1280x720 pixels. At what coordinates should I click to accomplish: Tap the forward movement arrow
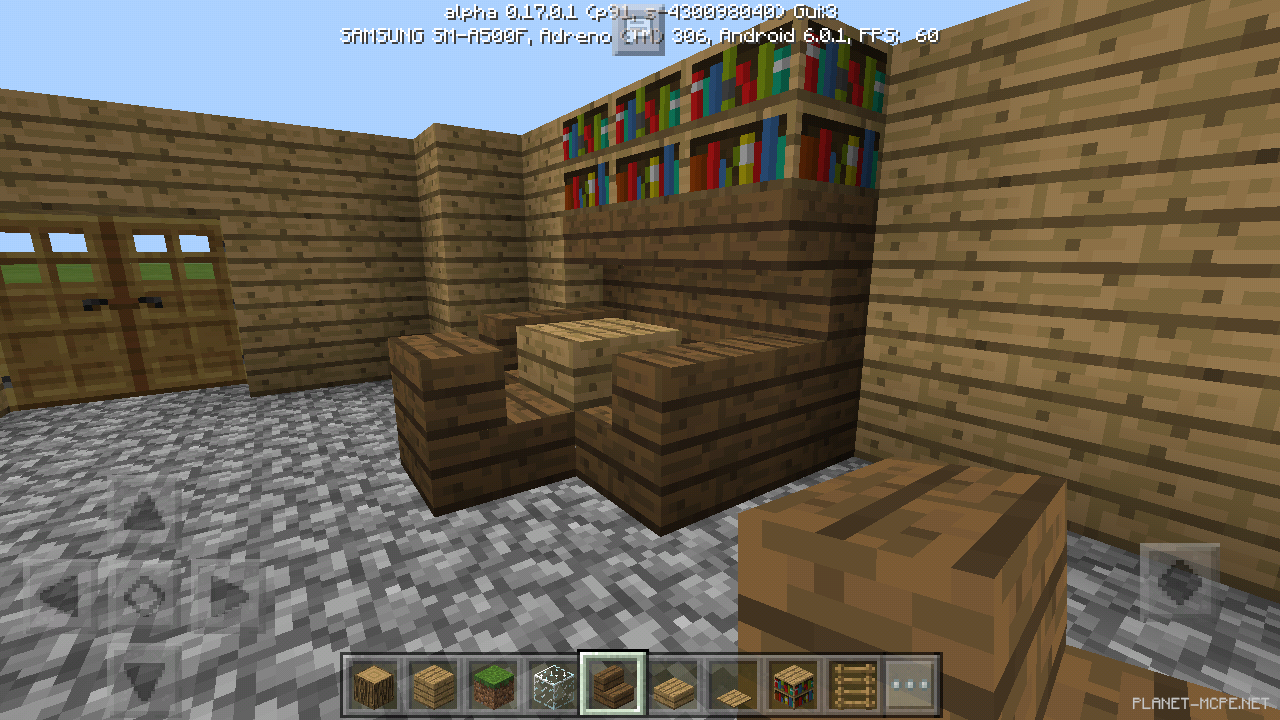(x=145, y=509)
